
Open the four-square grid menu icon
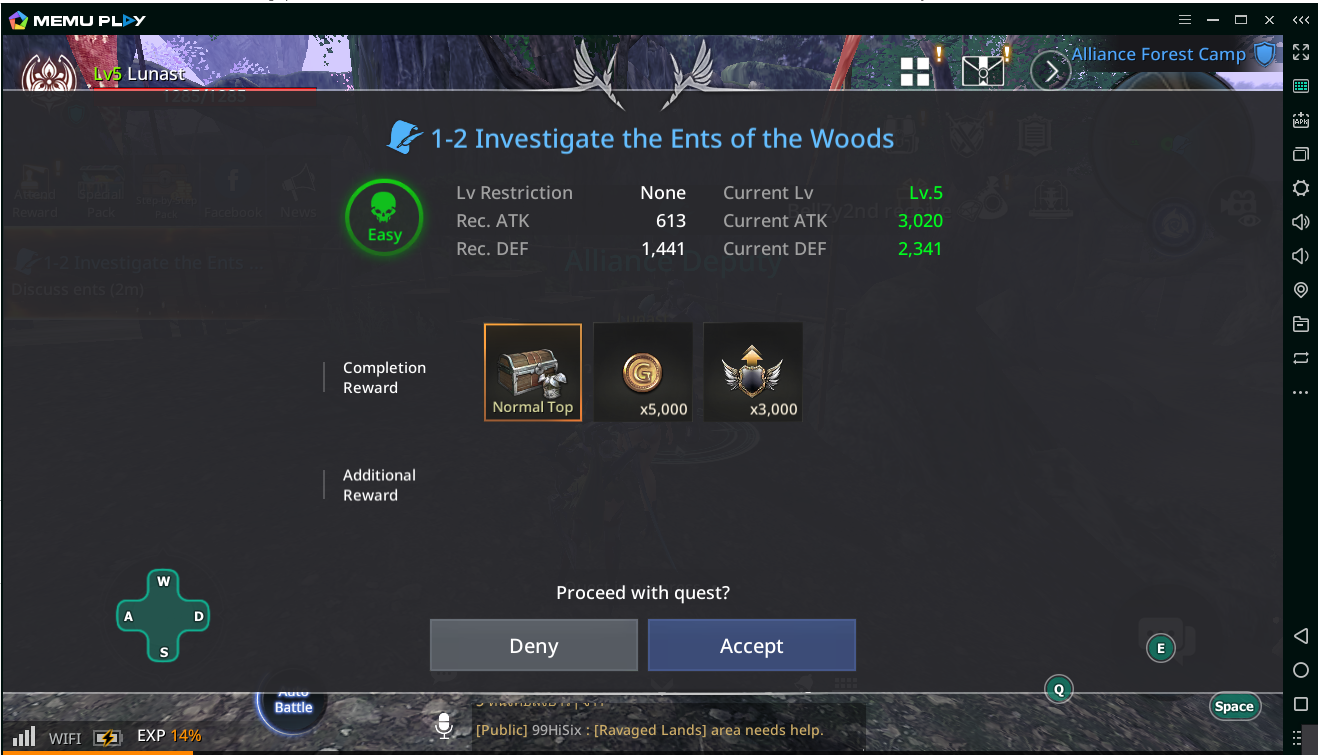click(x=914, y=71)
